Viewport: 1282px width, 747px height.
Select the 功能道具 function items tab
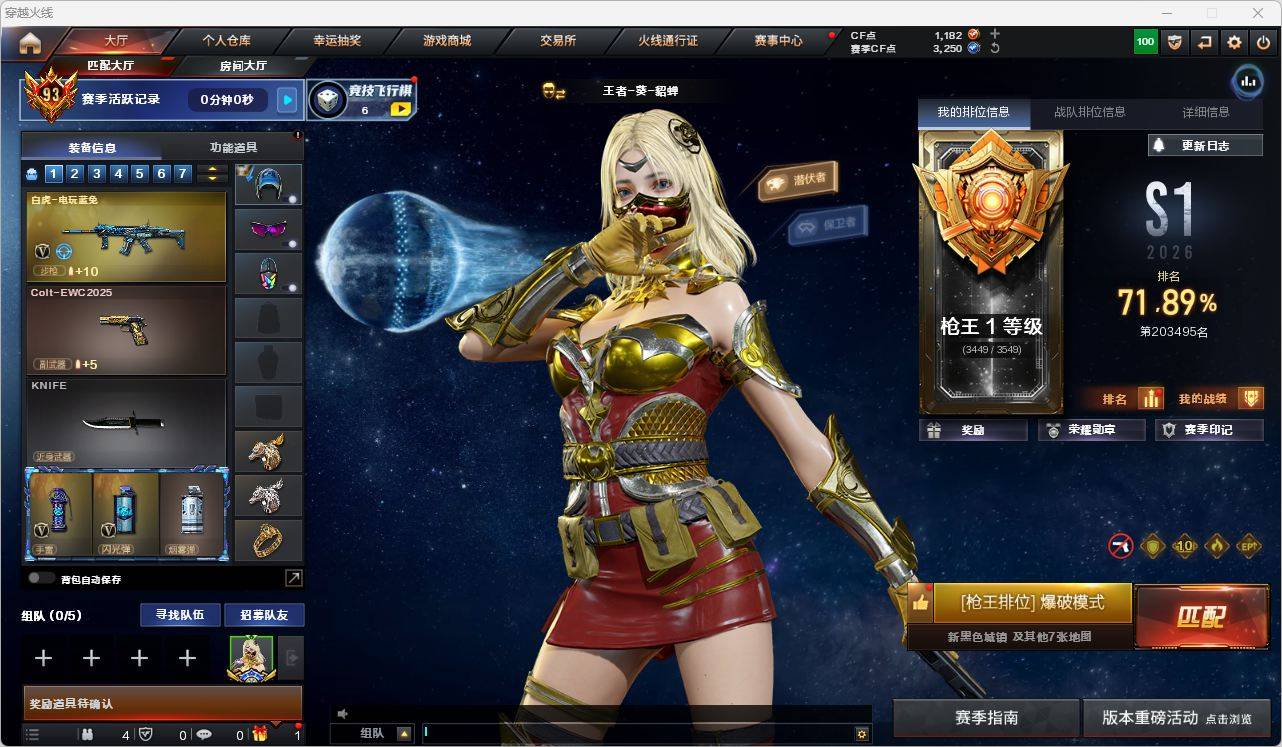pyautogui.click(x=233, y=147)
